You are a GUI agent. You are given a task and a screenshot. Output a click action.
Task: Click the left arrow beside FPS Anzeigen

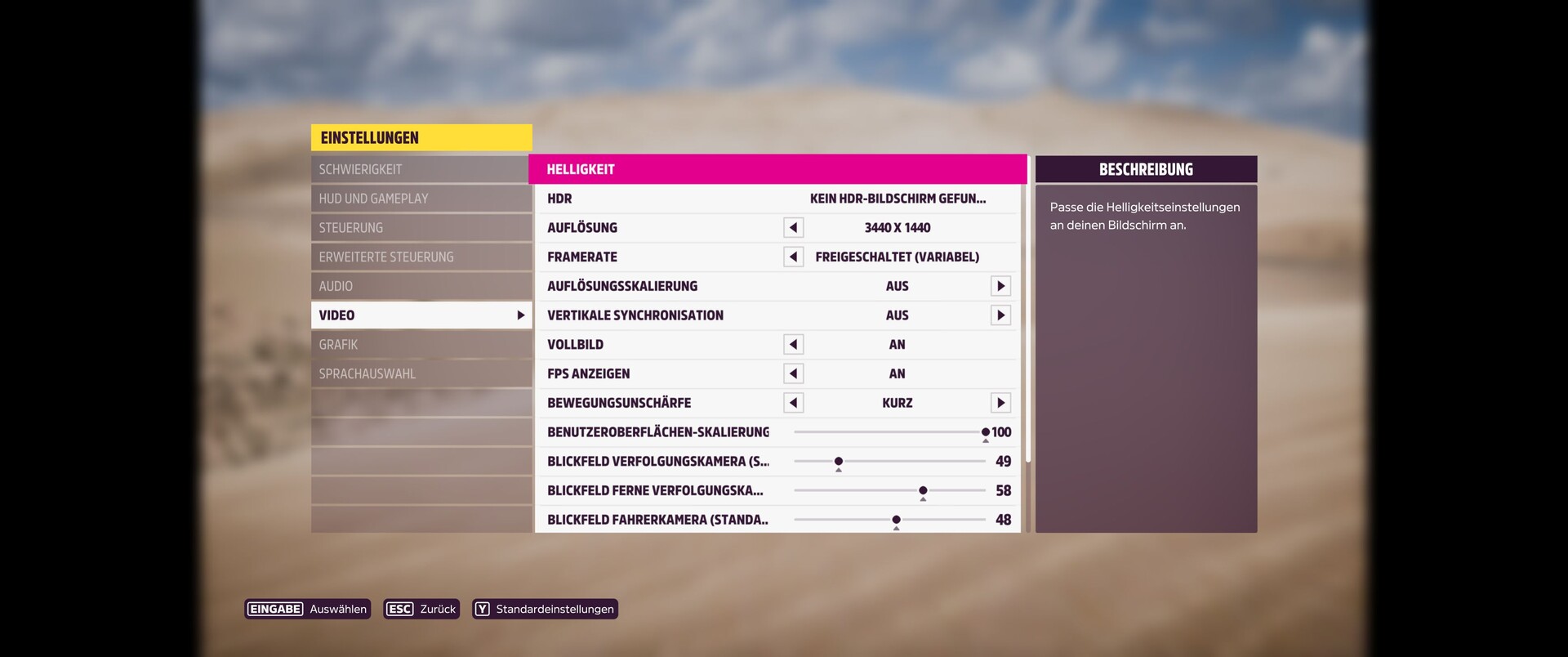[792, 373]
